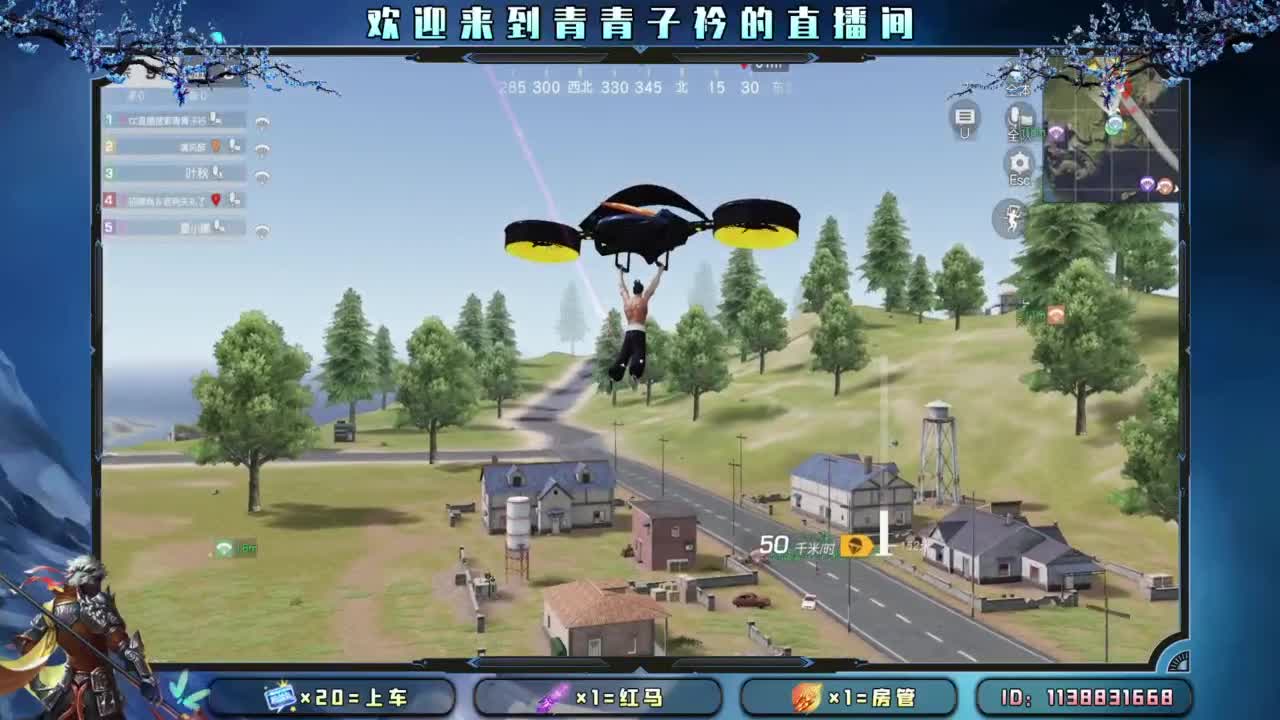Screen dimensions: 1280x720
Task: Open the settings via the Esc gear icon
Action: point(1019,163)
